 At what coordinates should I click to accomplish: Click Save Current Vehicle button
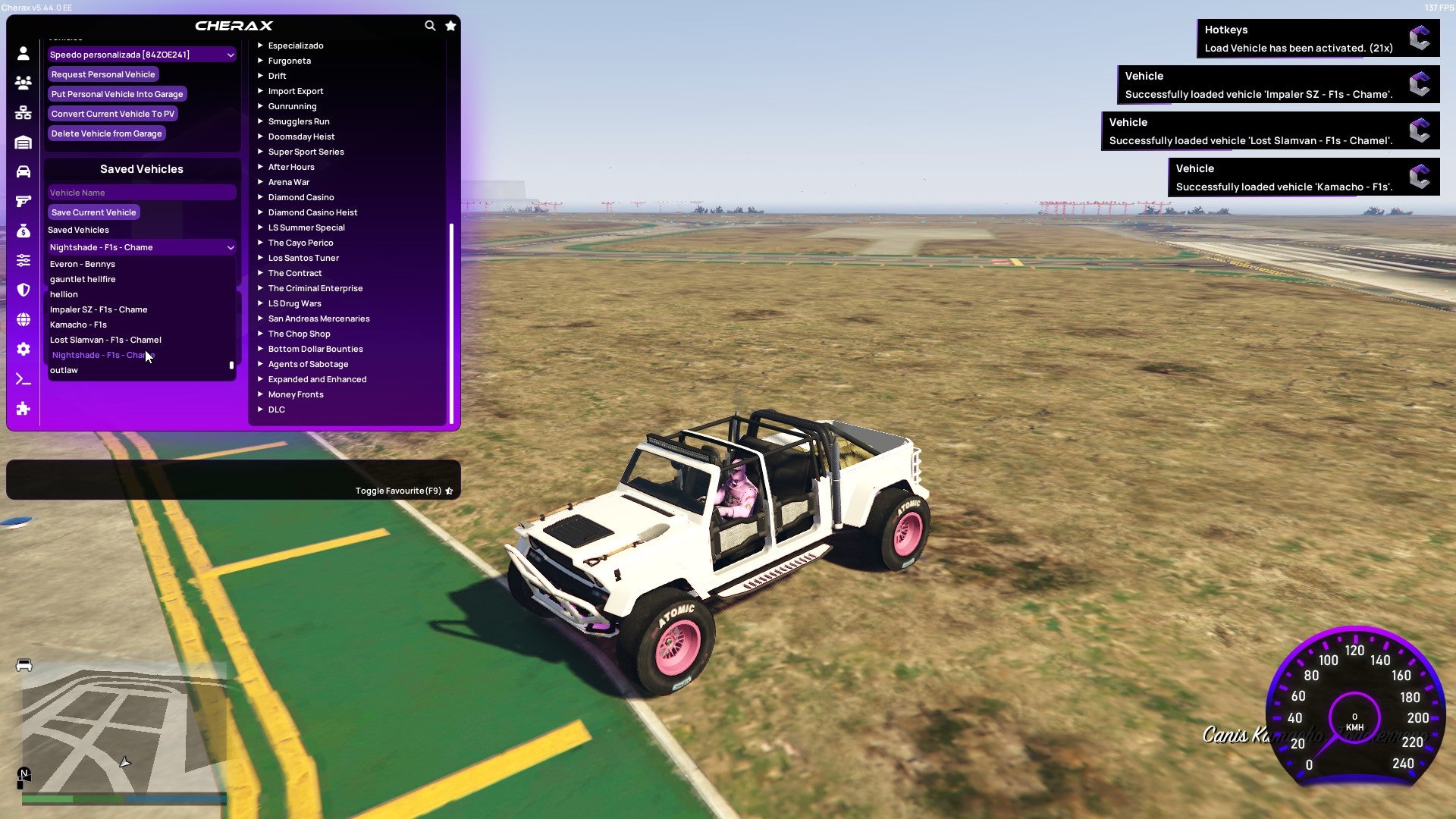click(x=93, y=212)
